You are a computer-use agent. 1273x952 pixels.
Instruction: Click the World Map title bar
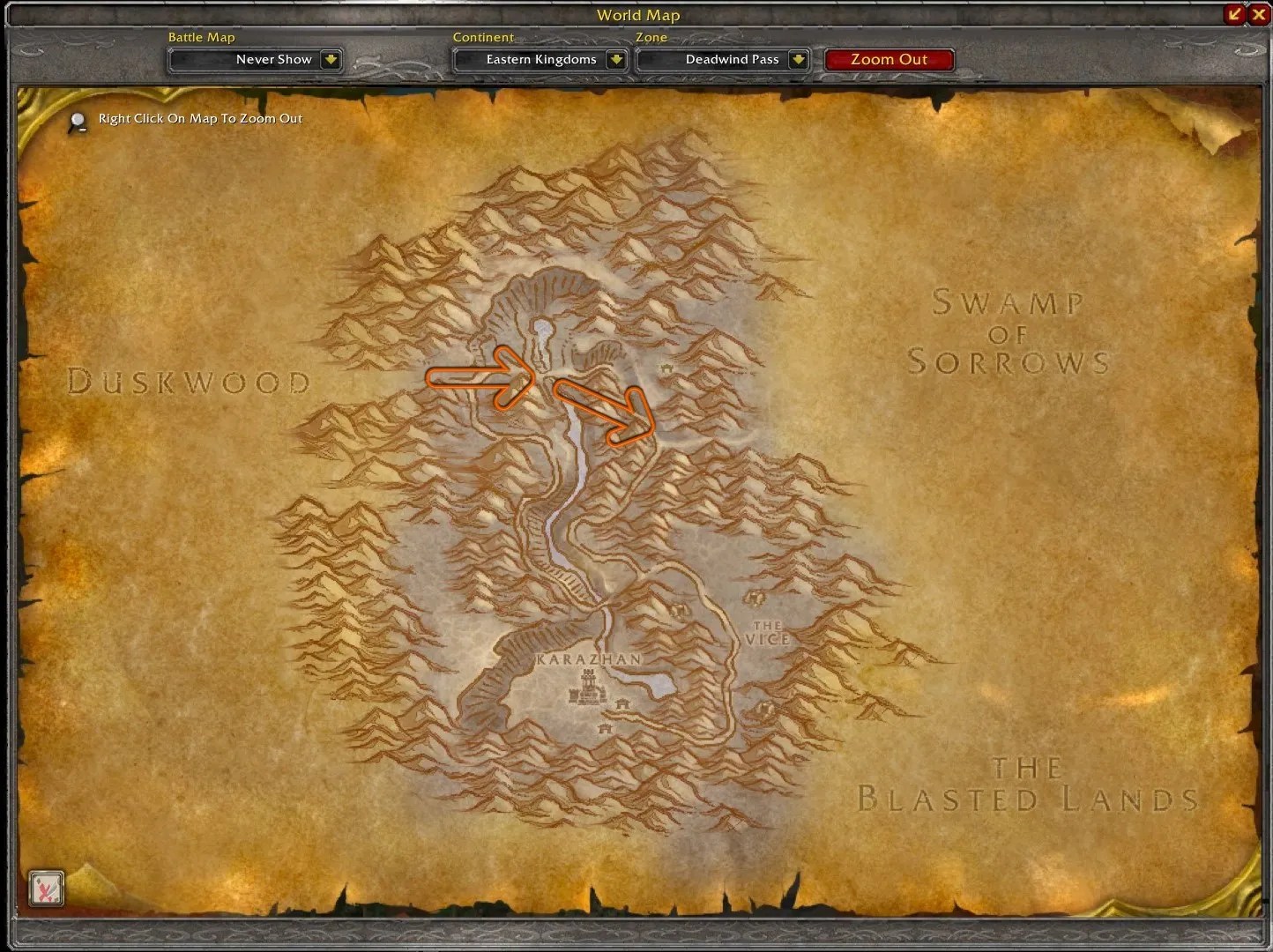(x=638, y=14)
